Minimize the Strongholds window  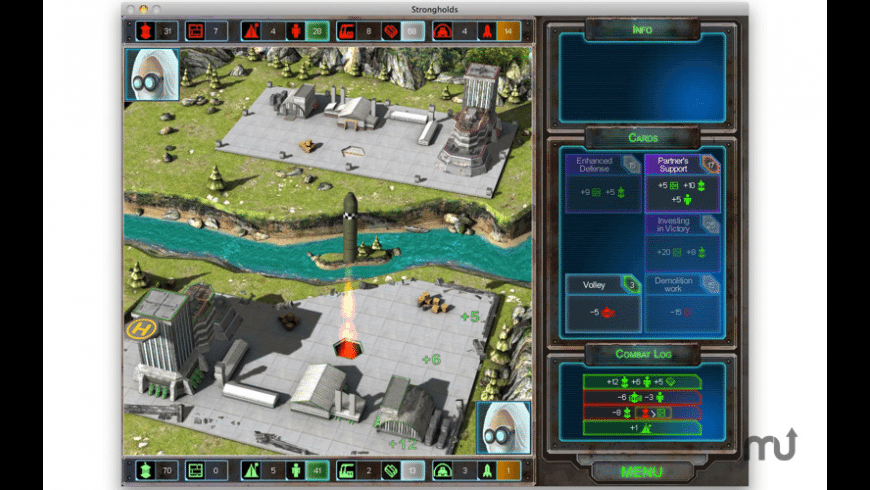pyautogui.click(x=143, y=9)
